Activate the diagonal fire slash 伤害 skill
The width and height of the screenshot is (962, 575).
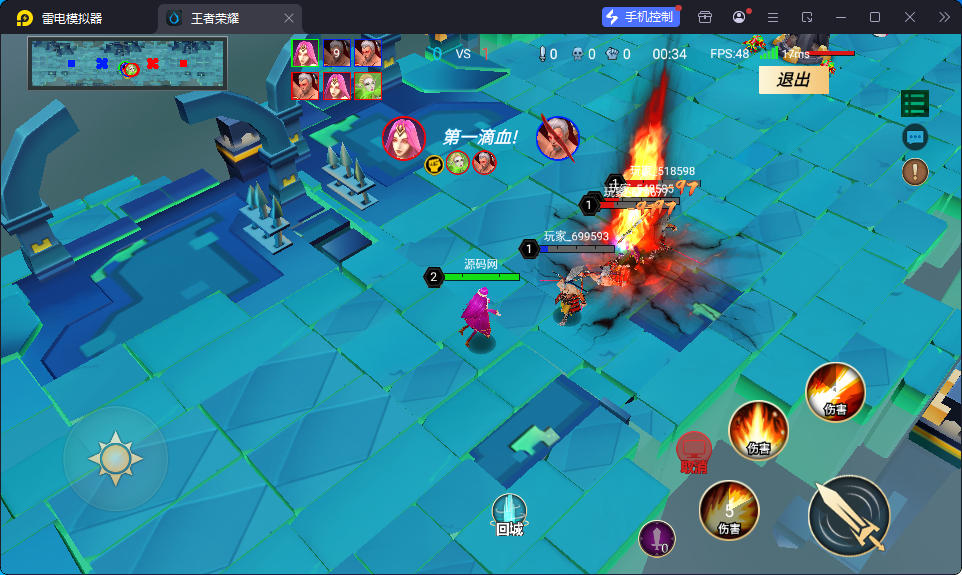835,392
